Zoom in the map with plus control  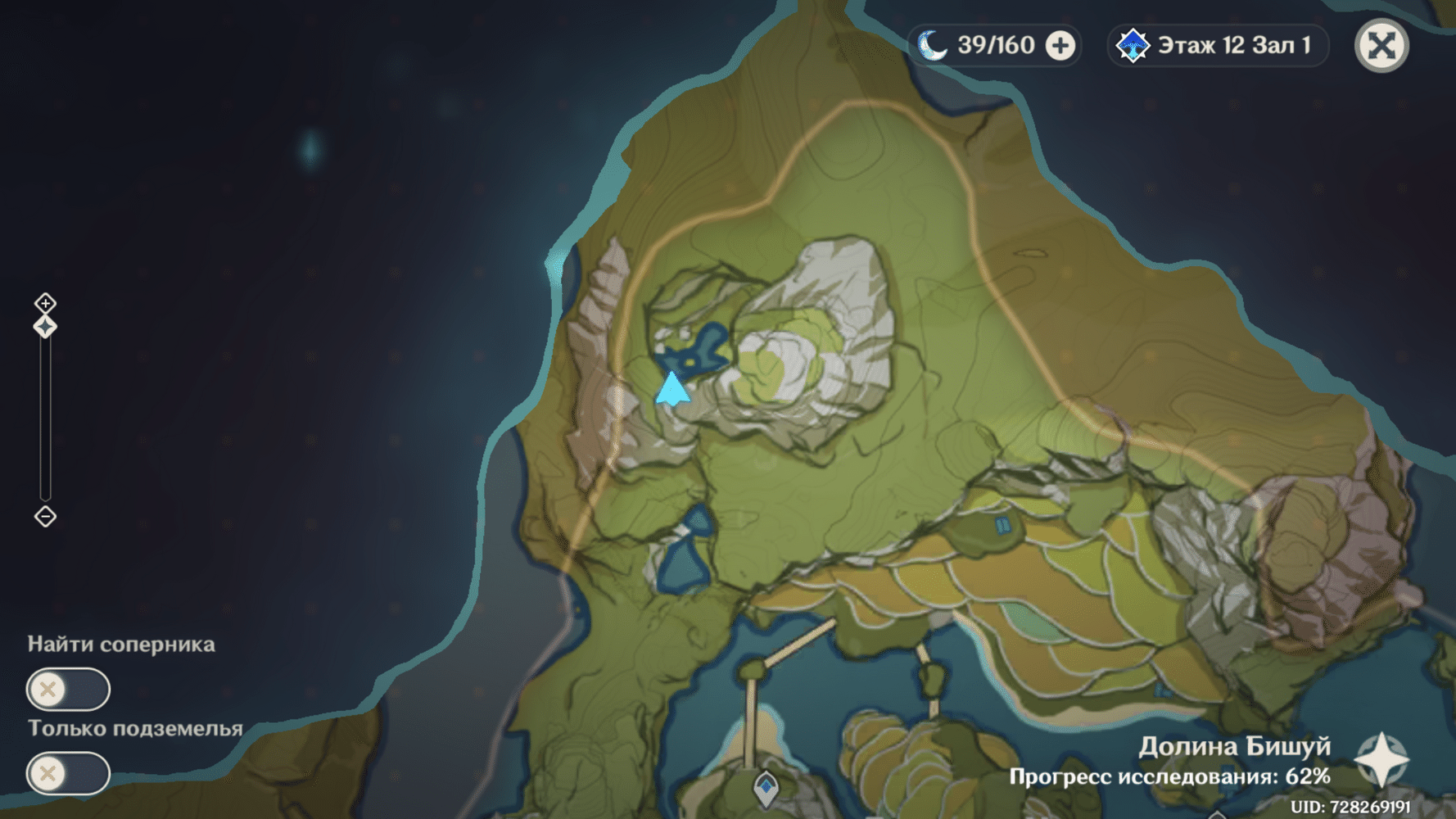pyautogui.click(x=45, y=303)
